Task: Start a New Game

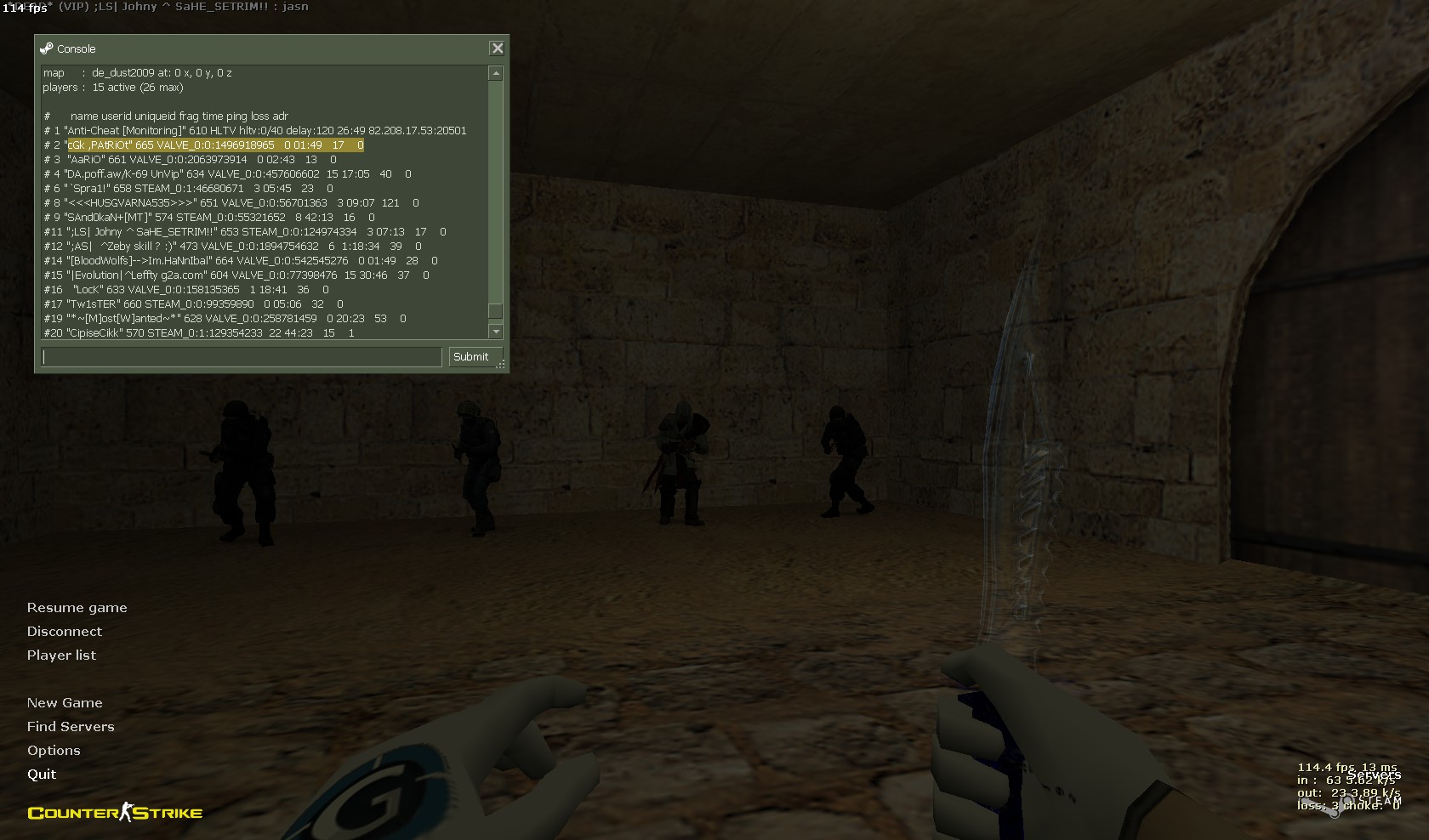Action: pyautogui.click(x=65, y=703)
